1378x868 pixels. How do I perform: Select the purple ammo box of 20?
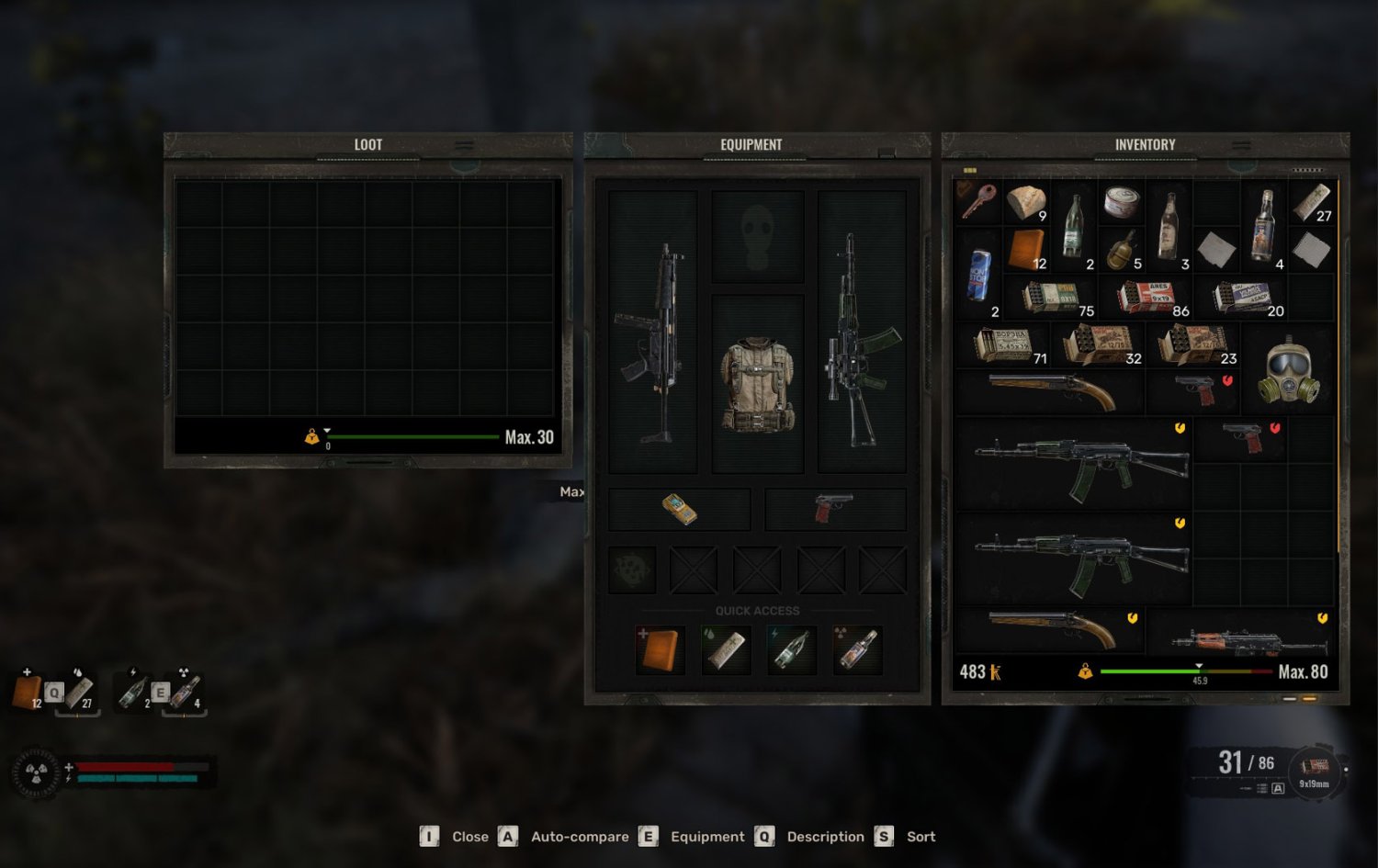[x=1242, y=297]
